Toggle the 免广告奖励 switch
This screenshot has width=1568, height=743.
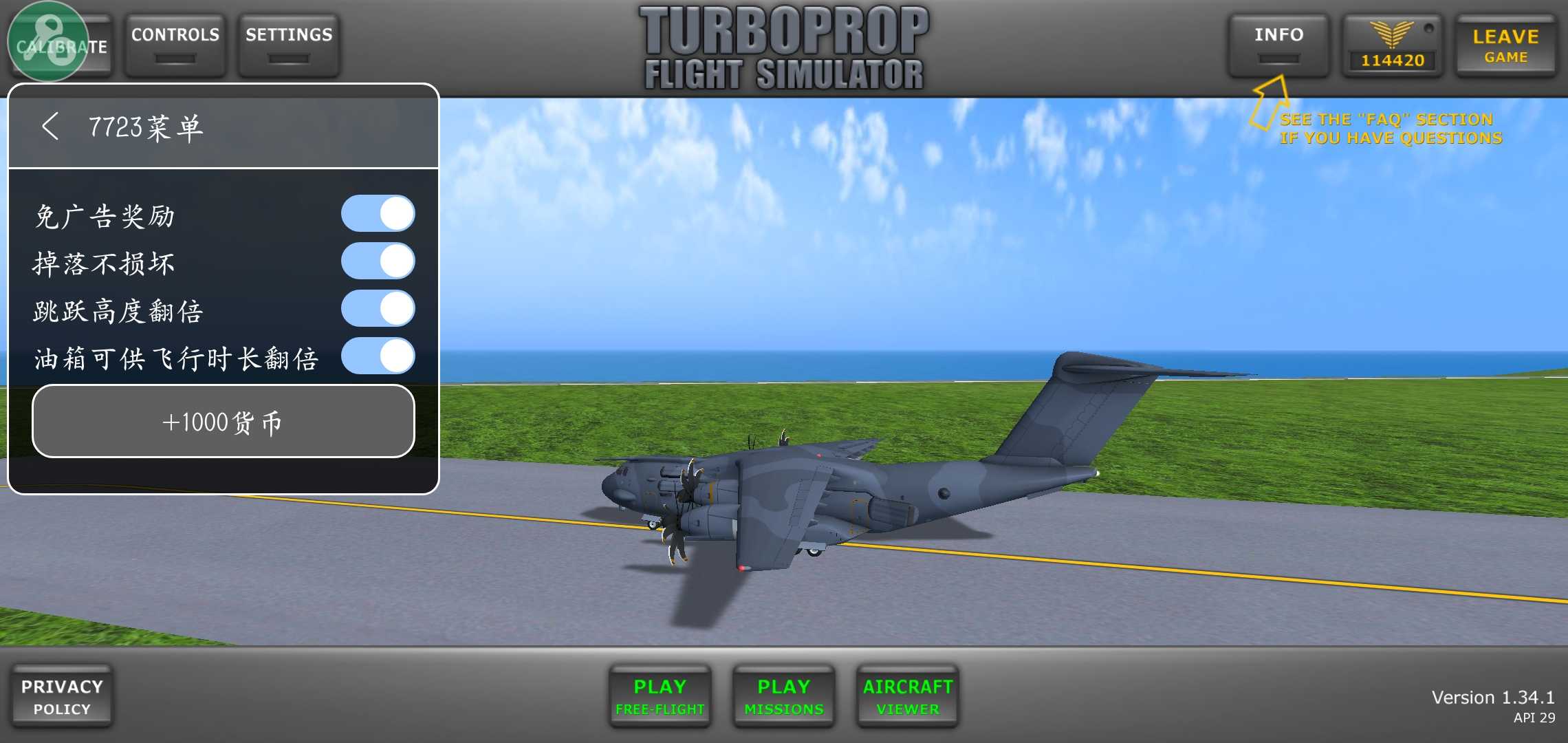[378, 213]
